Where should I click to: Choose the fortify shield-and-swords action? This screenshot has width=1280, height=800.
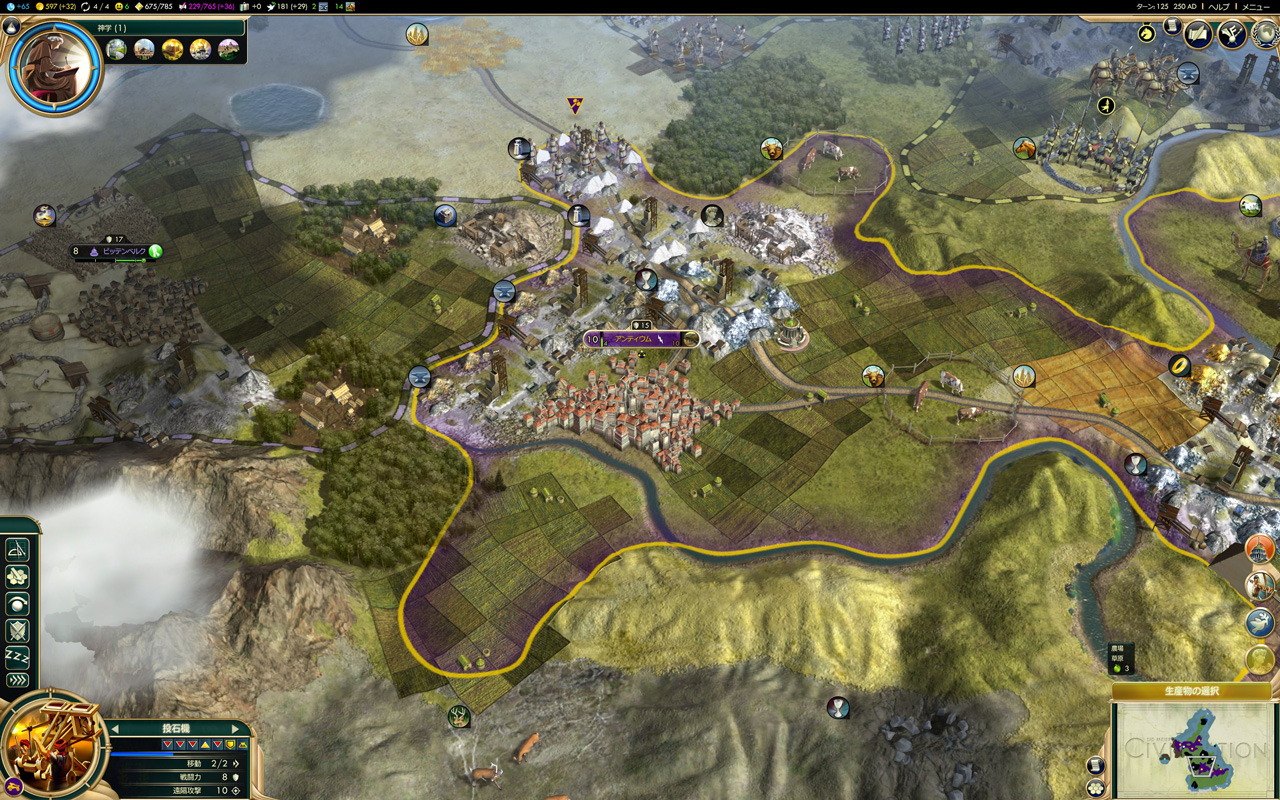click(17, 630)
